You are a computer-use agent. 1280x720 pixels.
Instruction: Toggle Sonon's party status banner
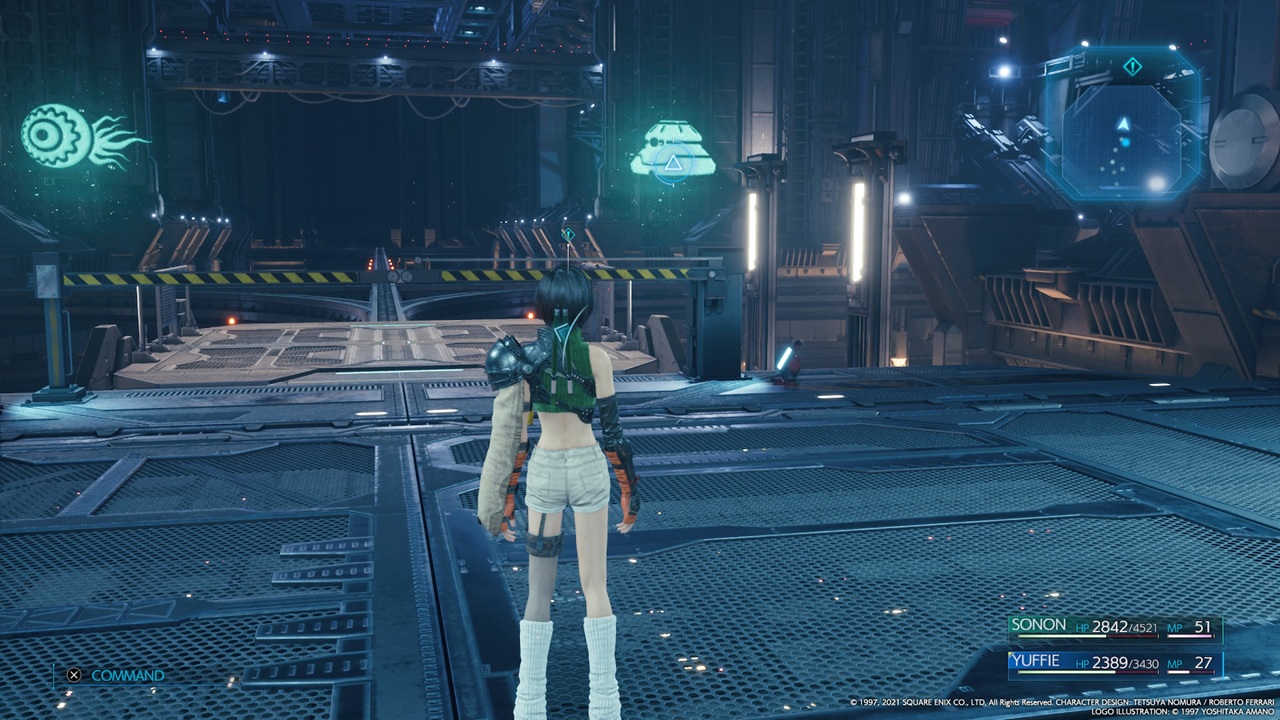coord(1115,629)
